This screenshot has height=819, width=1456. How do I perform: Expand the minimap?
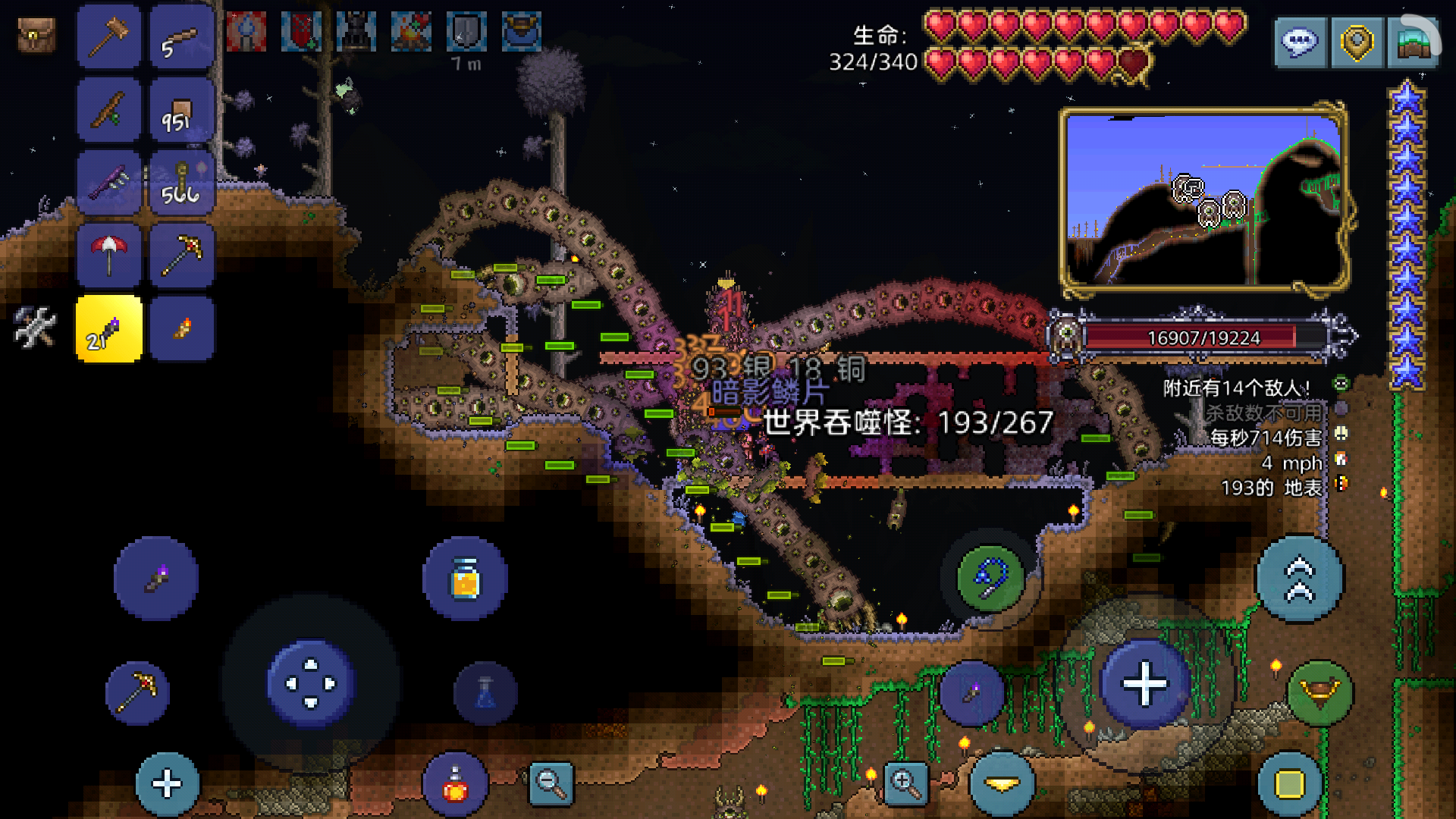coord(1203,200)
